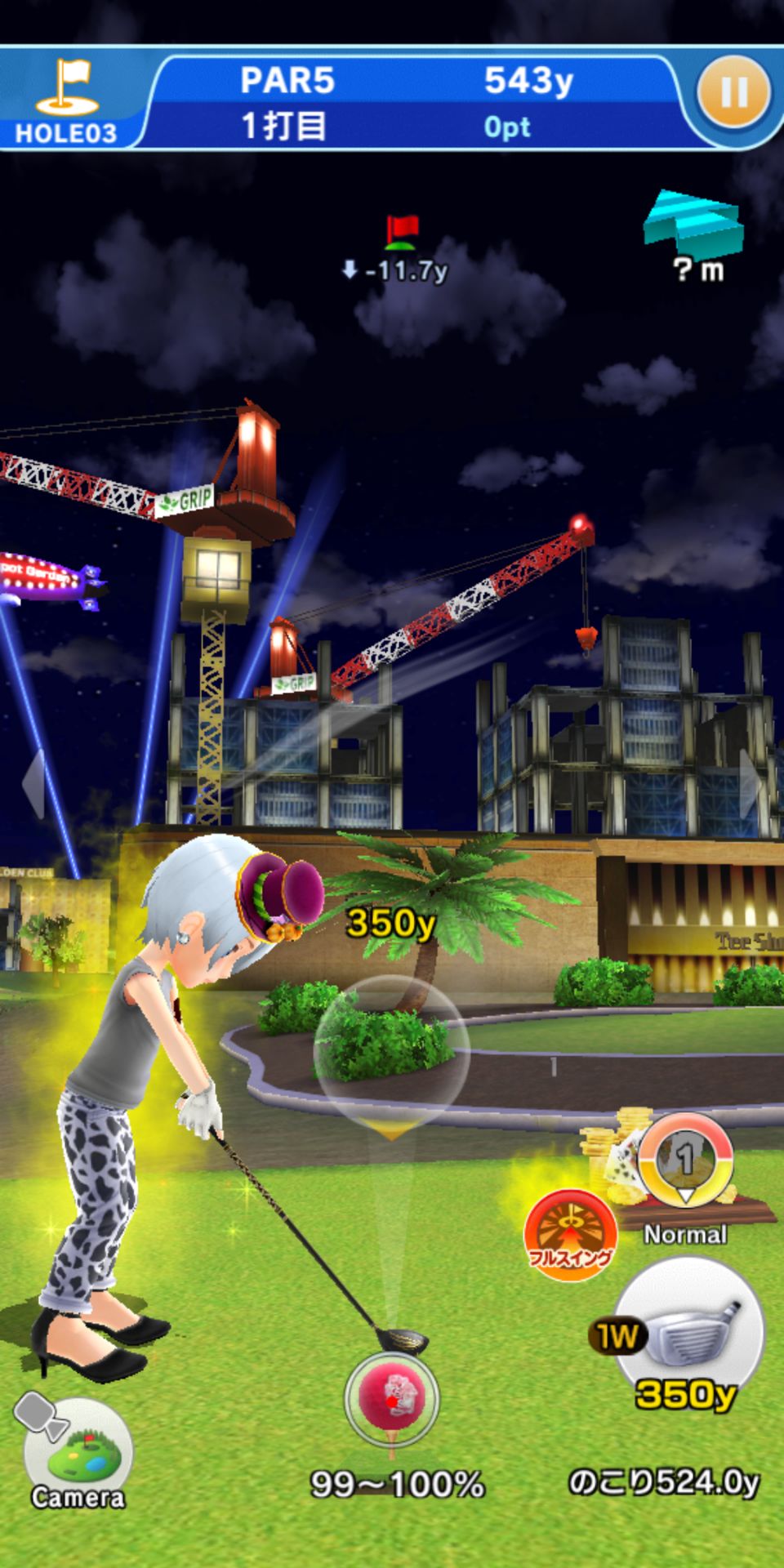Screen dimensions: 784x1568
Task: Rotate aim with the right arrow
Action: [751, 784]
